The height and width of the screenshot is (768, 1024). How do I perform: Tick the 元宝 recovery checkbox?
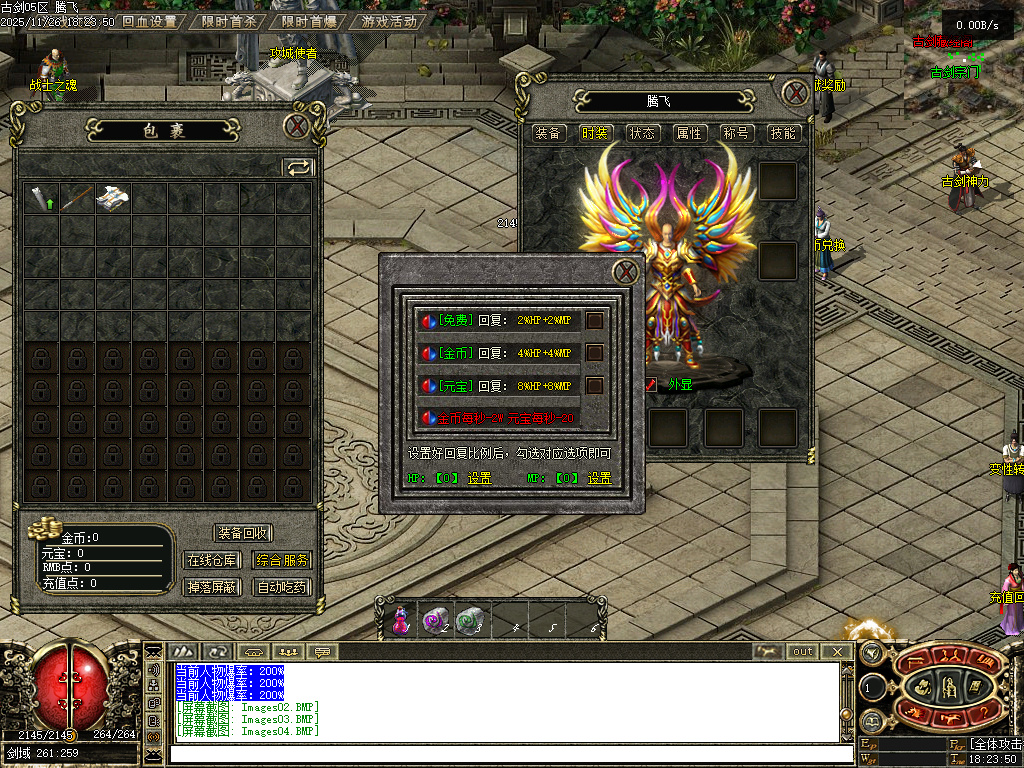point(594,385)
